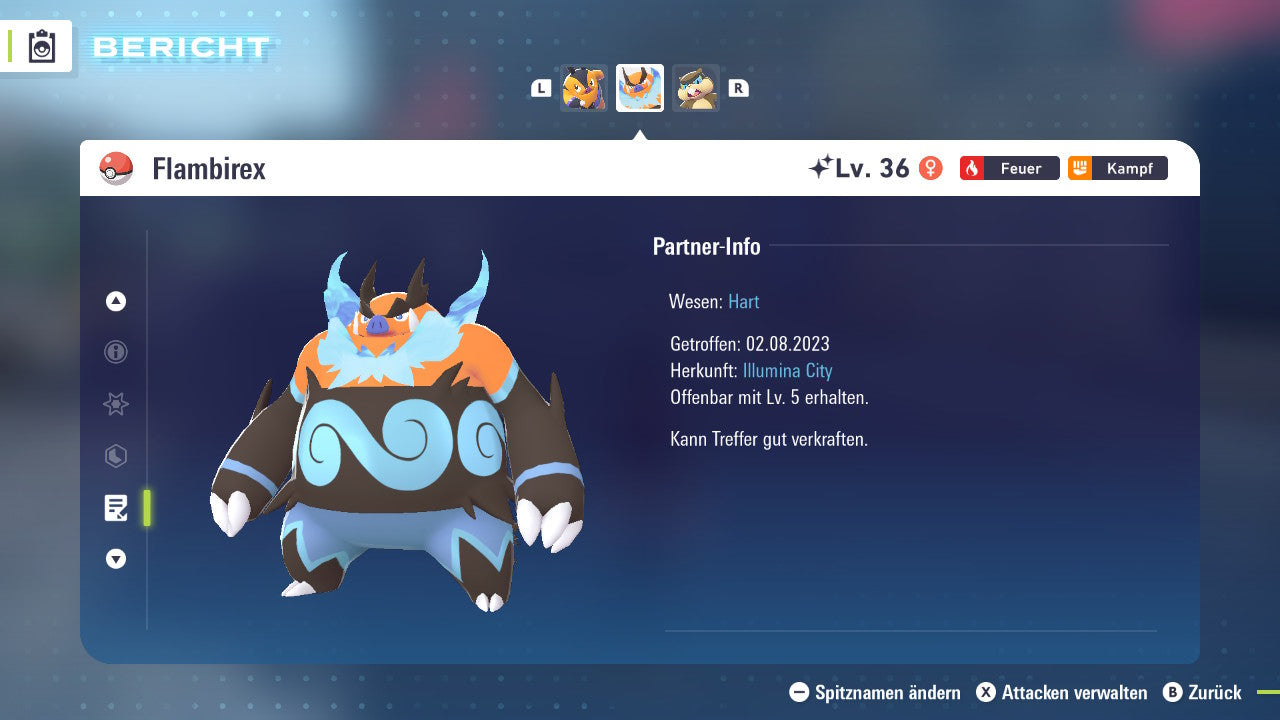Expand the section above using the up arrow

[x=115, y=301]
